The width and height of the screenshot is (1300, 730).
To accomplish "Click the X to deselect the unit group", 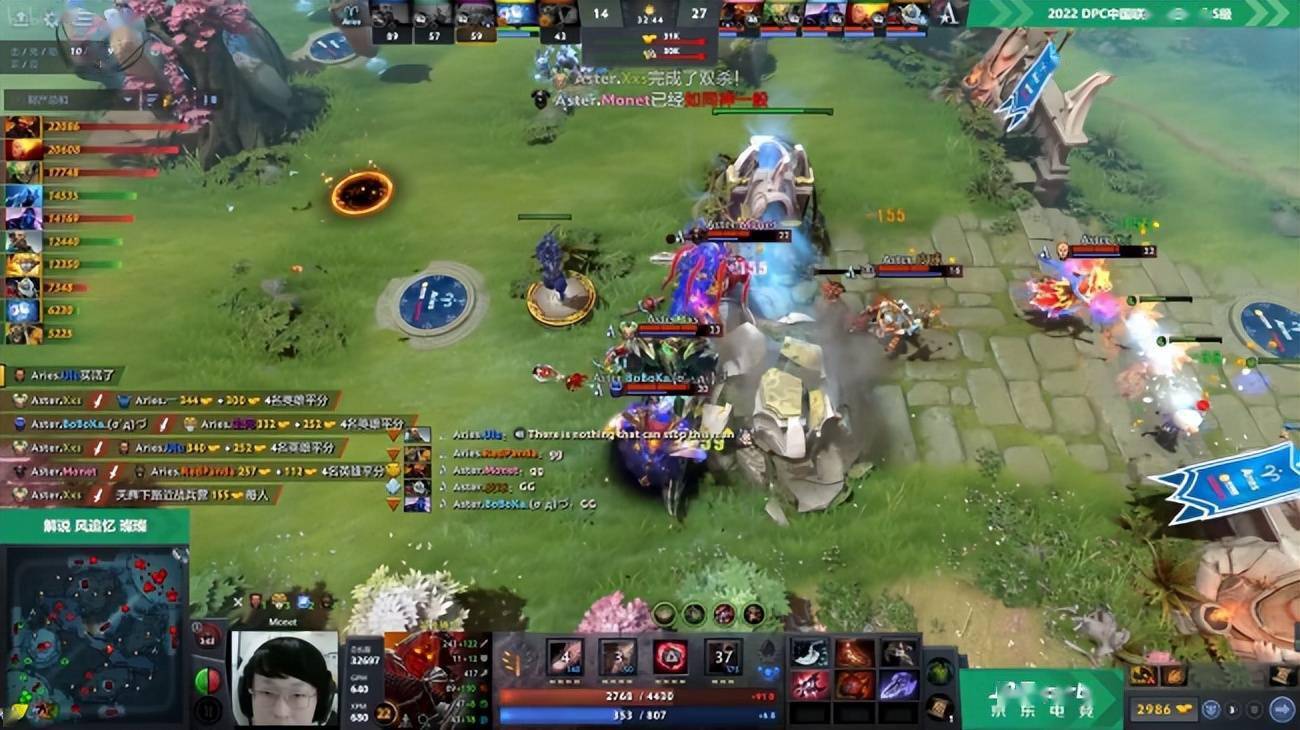I will [238, 601].
